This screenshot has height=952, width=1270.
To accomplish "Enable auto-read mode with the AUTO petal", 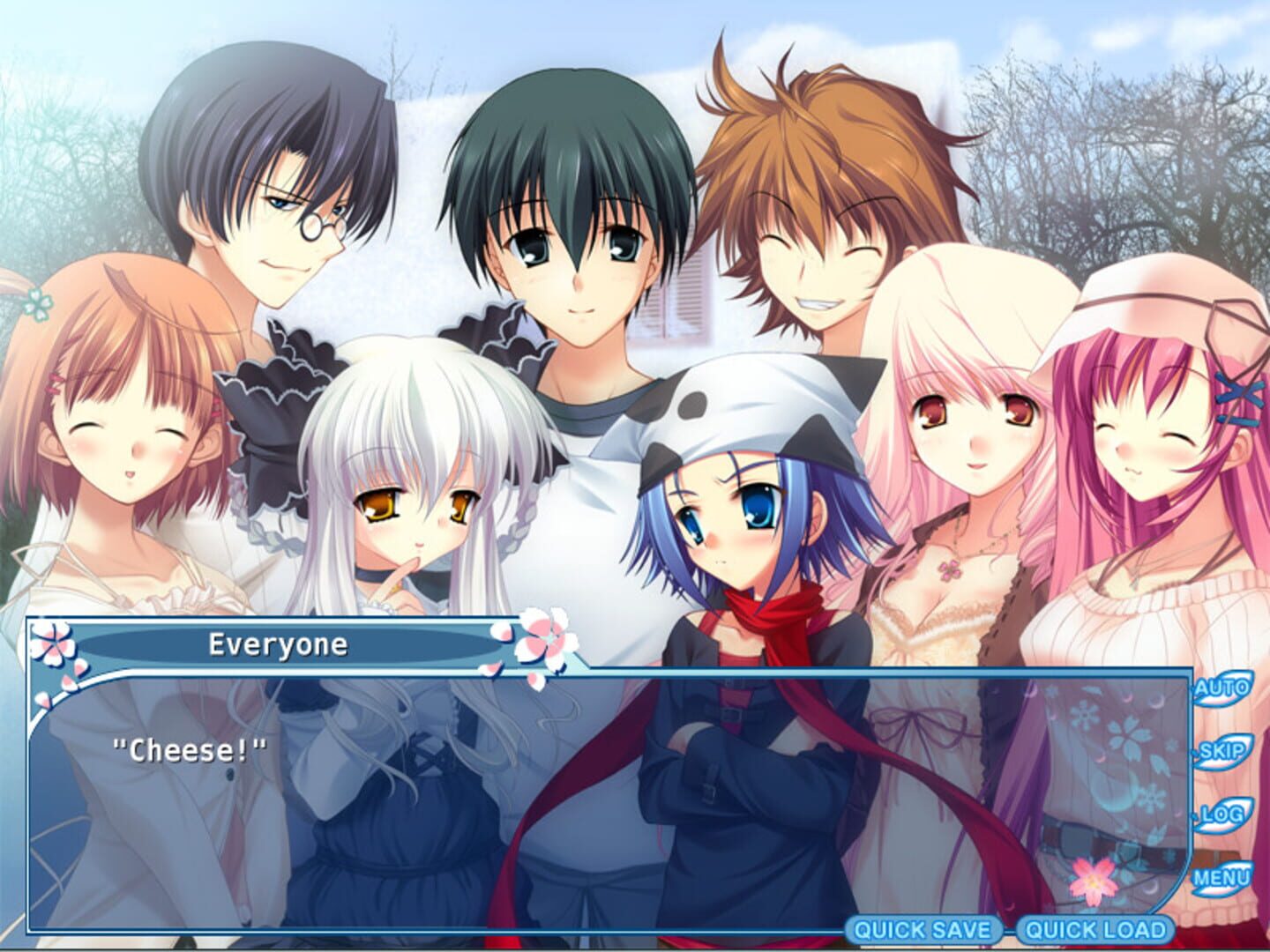I will (x=1224, y=689).
